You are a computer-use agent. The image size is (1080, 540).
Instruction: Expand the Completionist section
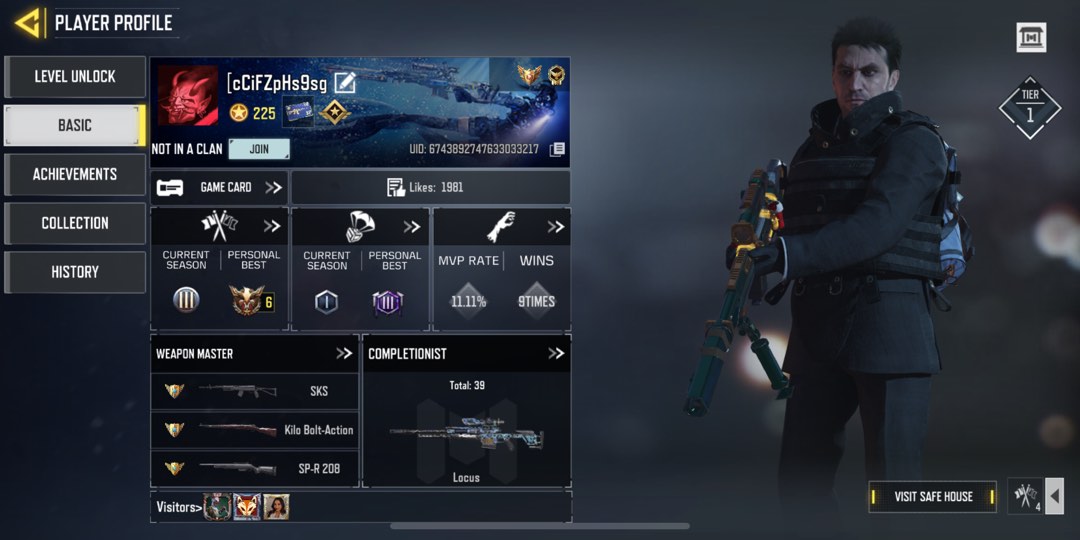tap(556, 353)
